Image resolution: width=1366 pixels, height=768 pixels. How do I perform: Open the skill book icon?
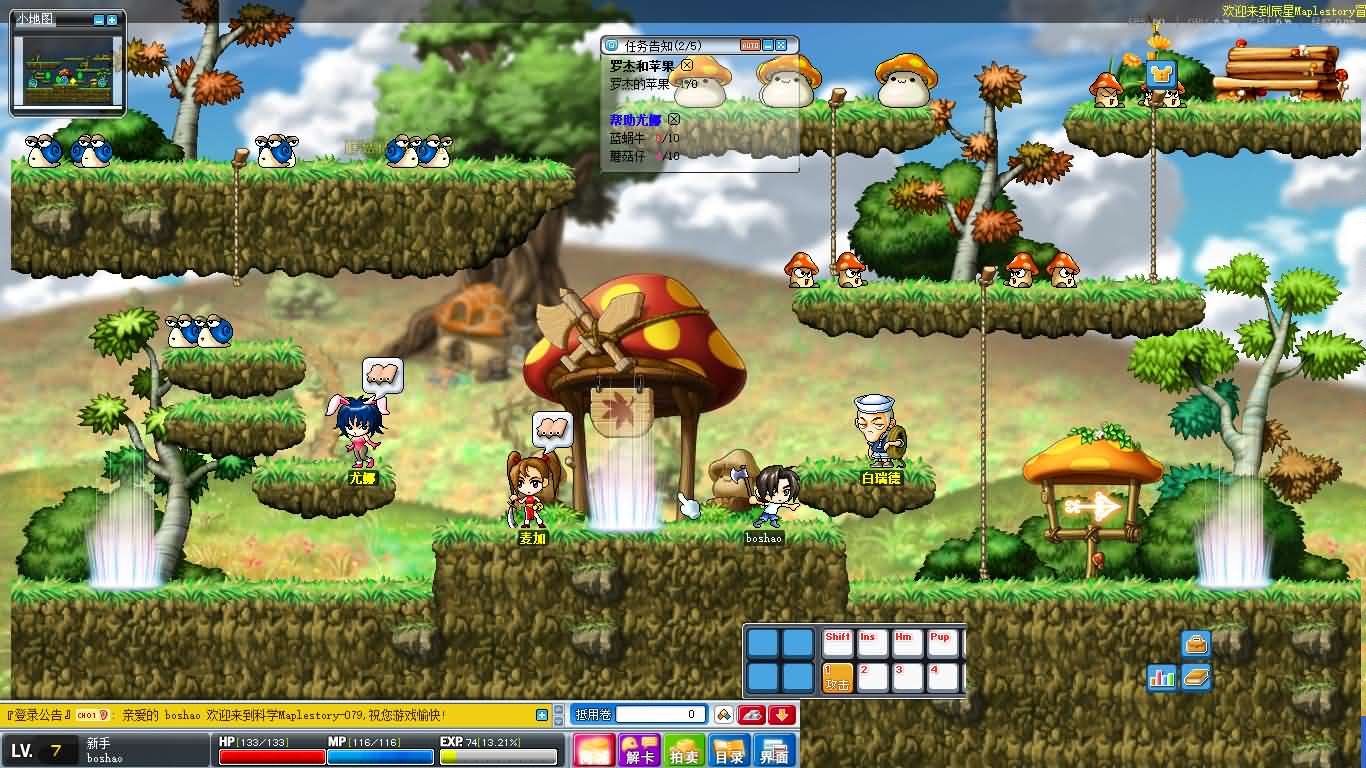1196,678
